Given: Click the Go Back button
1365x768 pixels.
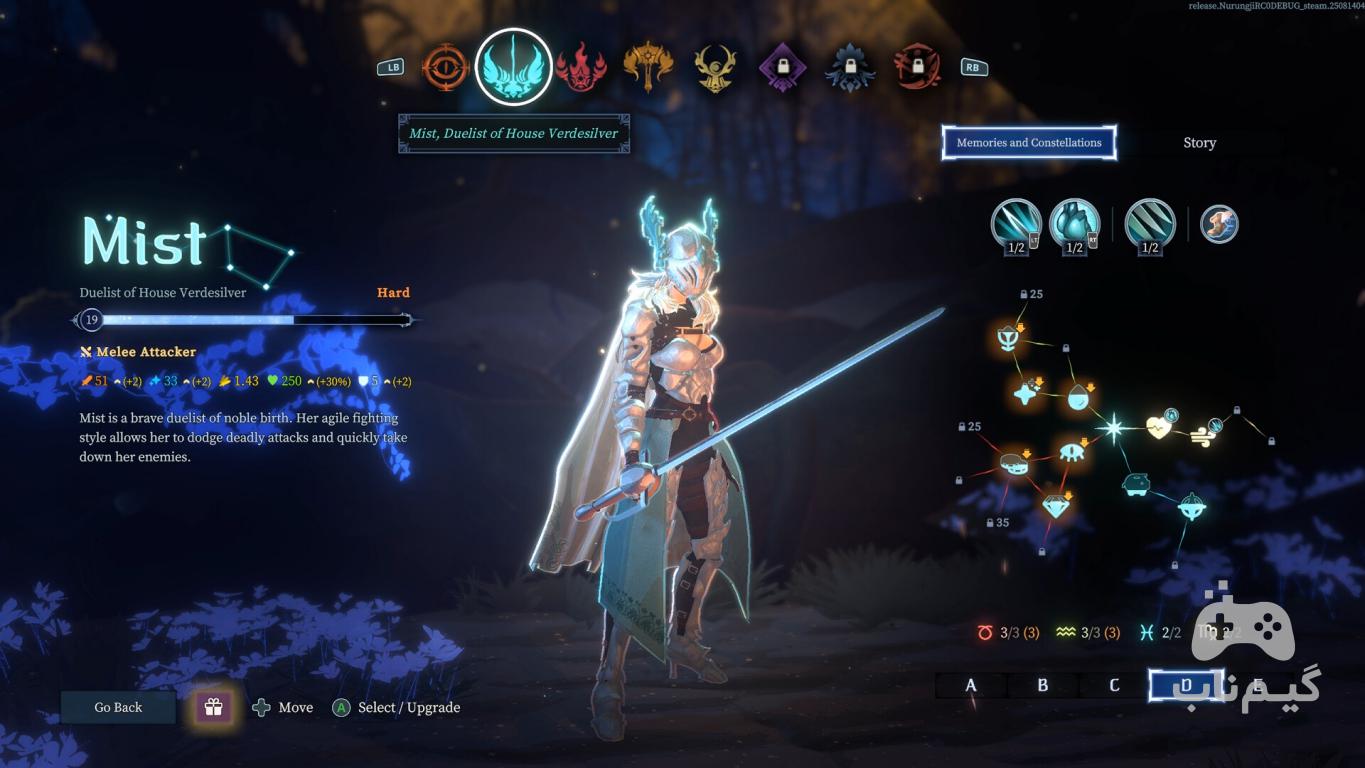Looking at the screenshot, I should 118,707.
